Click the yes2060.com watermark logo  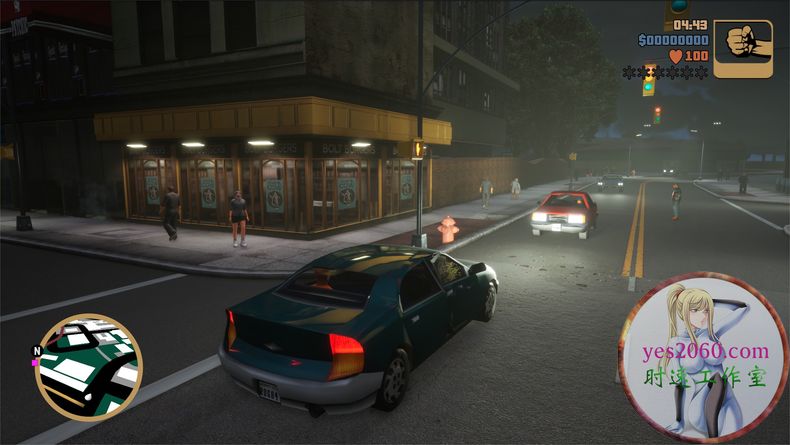click(x=704, y=357)
